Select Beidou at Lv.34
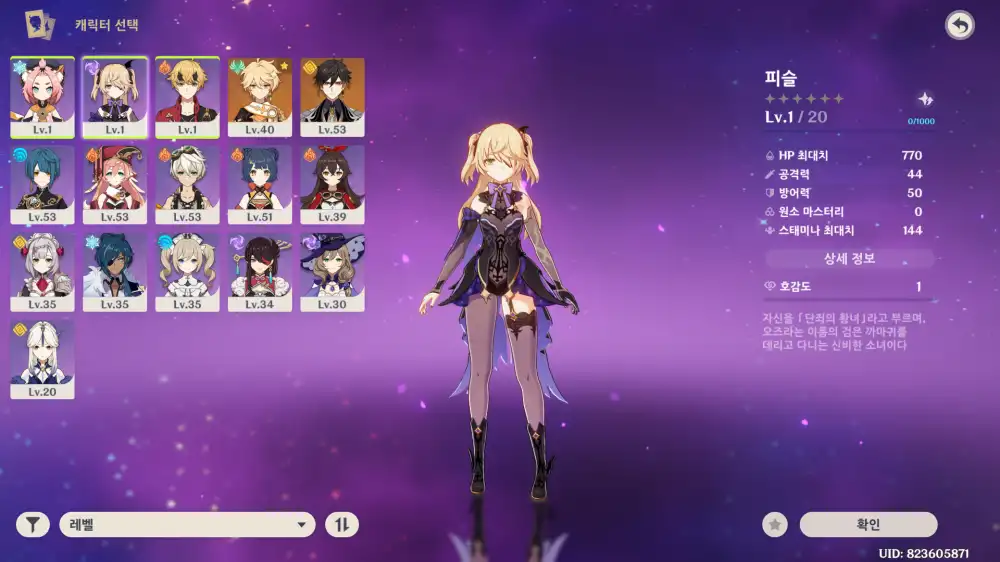The image size is (1000, 562). click(x=260, y=267)
